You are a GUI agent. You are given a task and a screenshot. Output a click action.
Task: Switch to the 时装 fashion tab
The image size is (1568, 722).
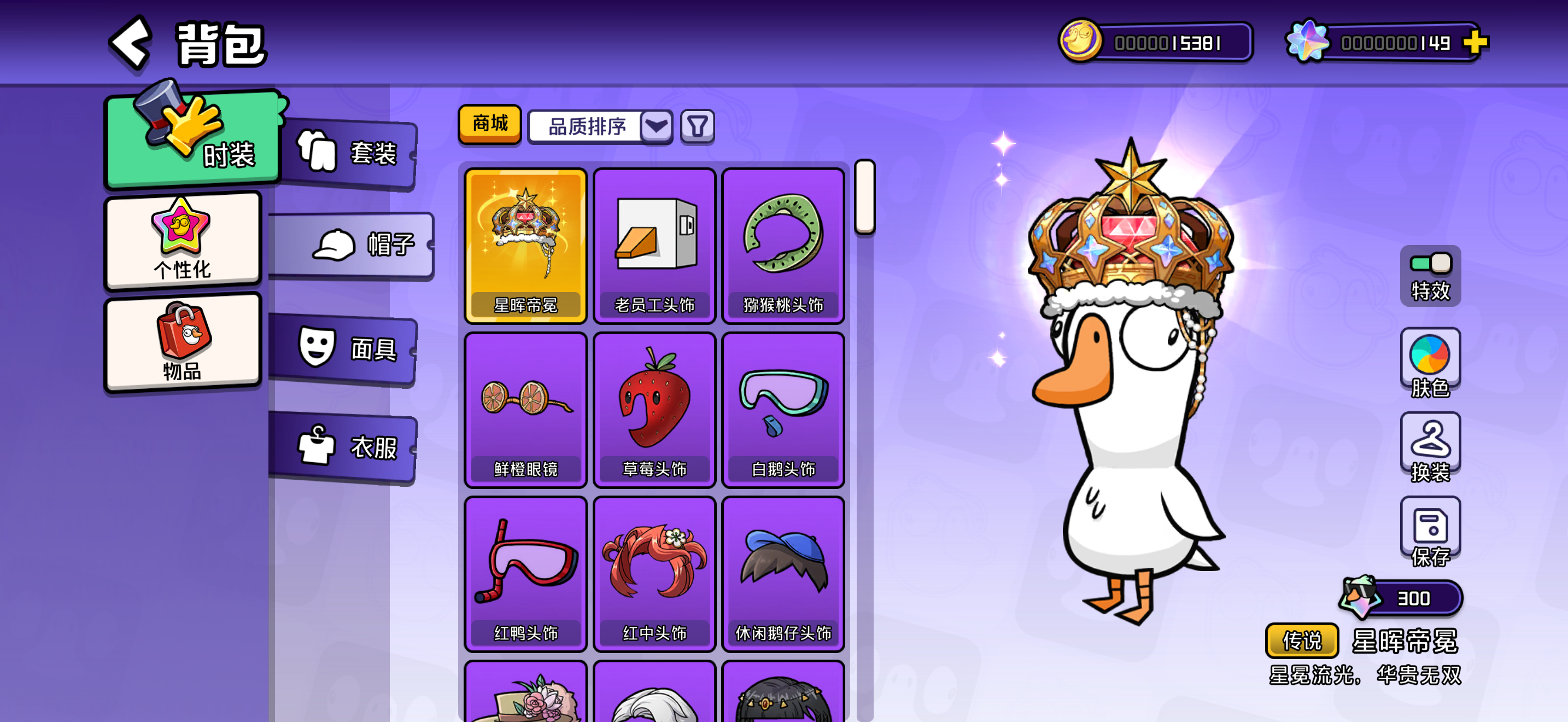[x=194, y=140]
